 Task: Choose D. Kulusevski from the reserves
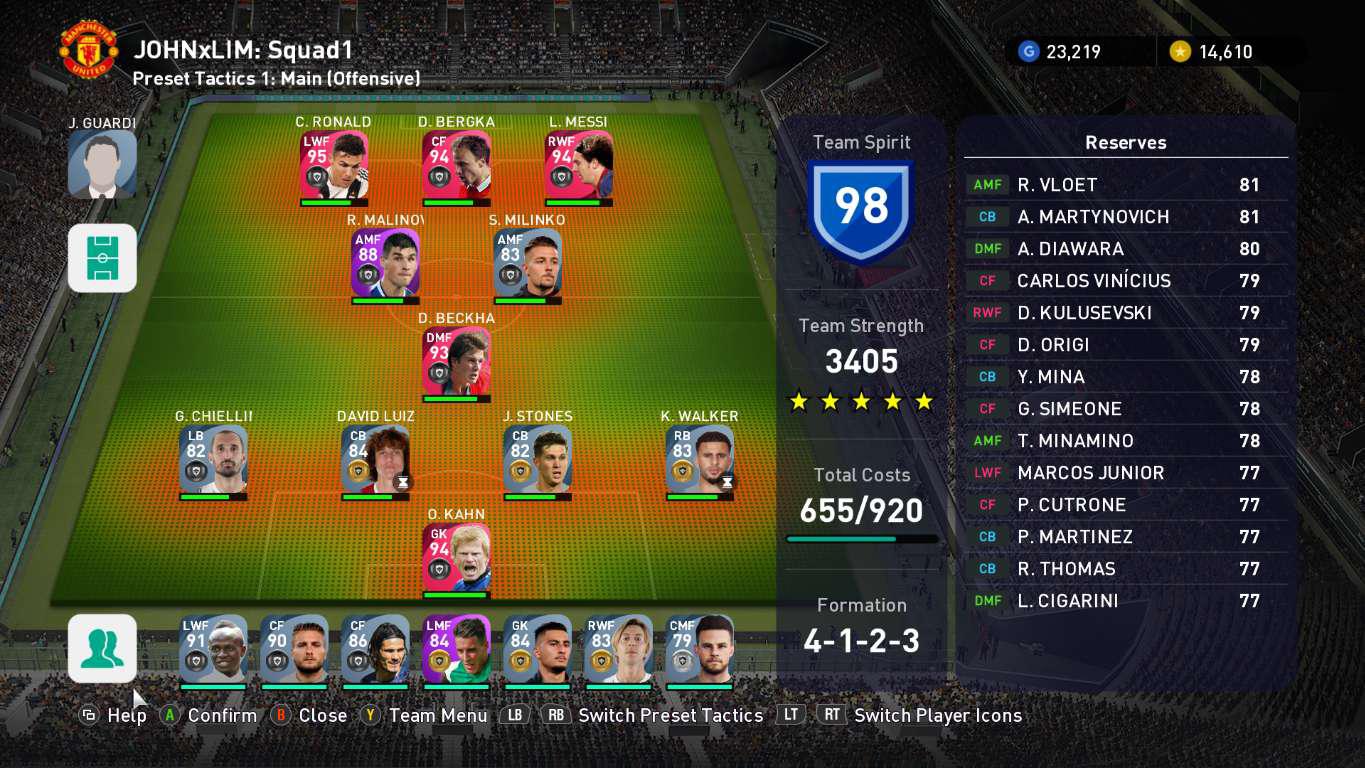point(1126,313)
